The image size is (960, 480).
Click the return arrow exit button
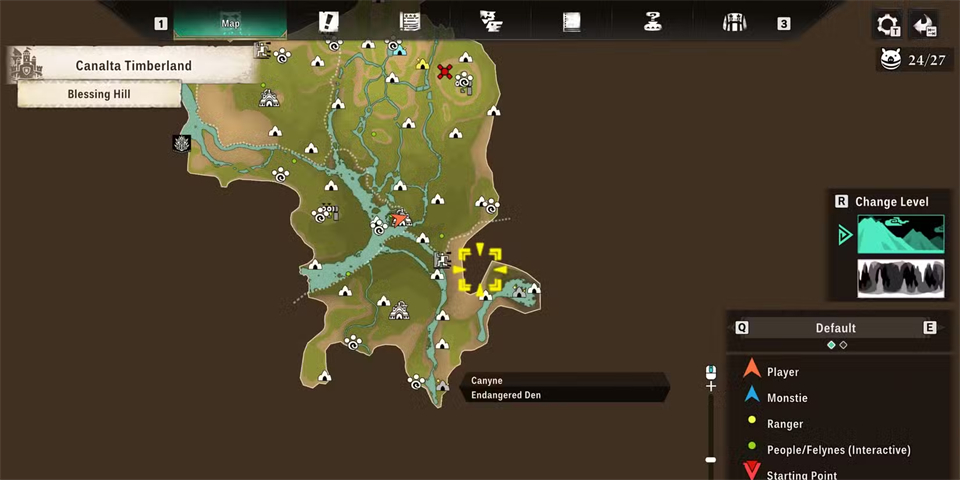pos(925,24)
